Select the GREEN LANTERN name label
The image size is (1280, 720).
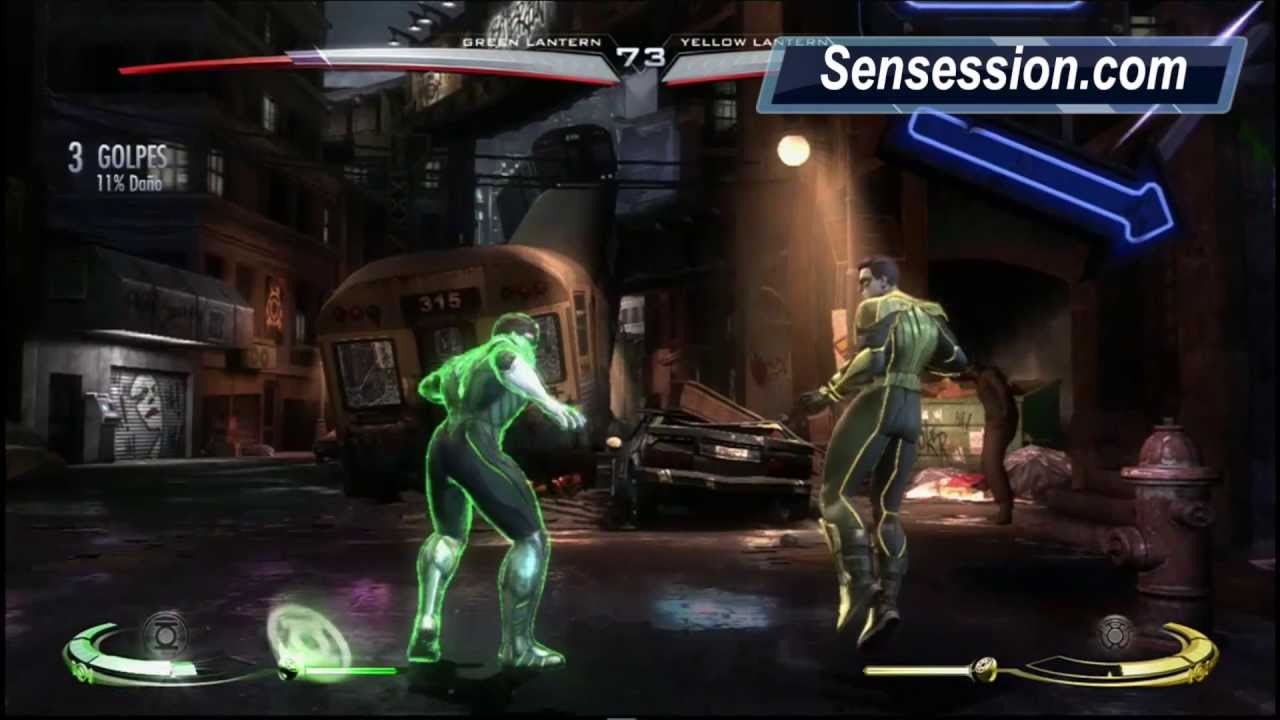click(x=530, y=43)
